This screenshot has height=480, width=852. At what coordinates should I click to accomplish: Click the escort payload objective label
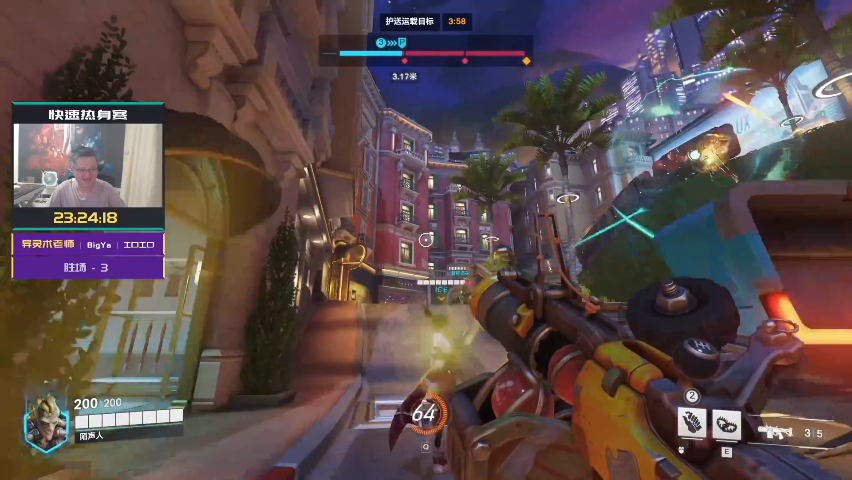412,21
